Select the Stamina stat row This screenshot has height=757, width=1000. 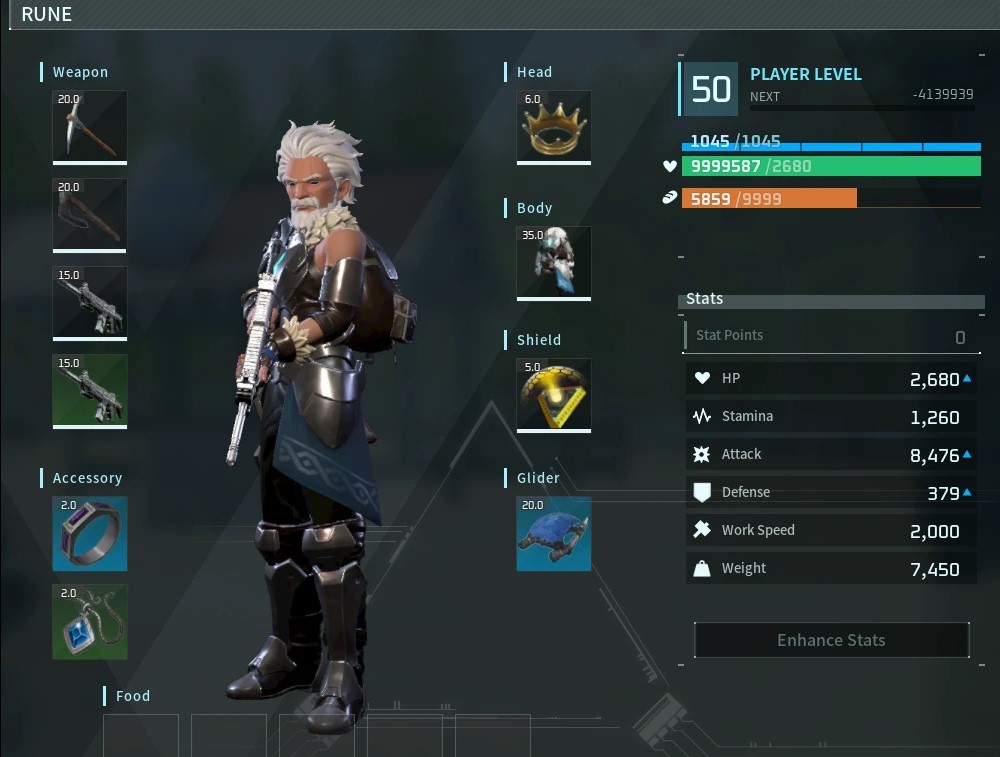pos(831,417)
